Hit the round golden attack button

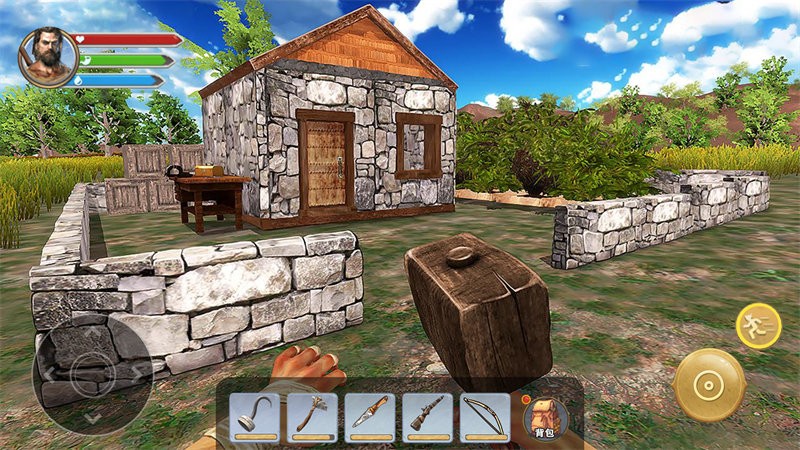709,385
